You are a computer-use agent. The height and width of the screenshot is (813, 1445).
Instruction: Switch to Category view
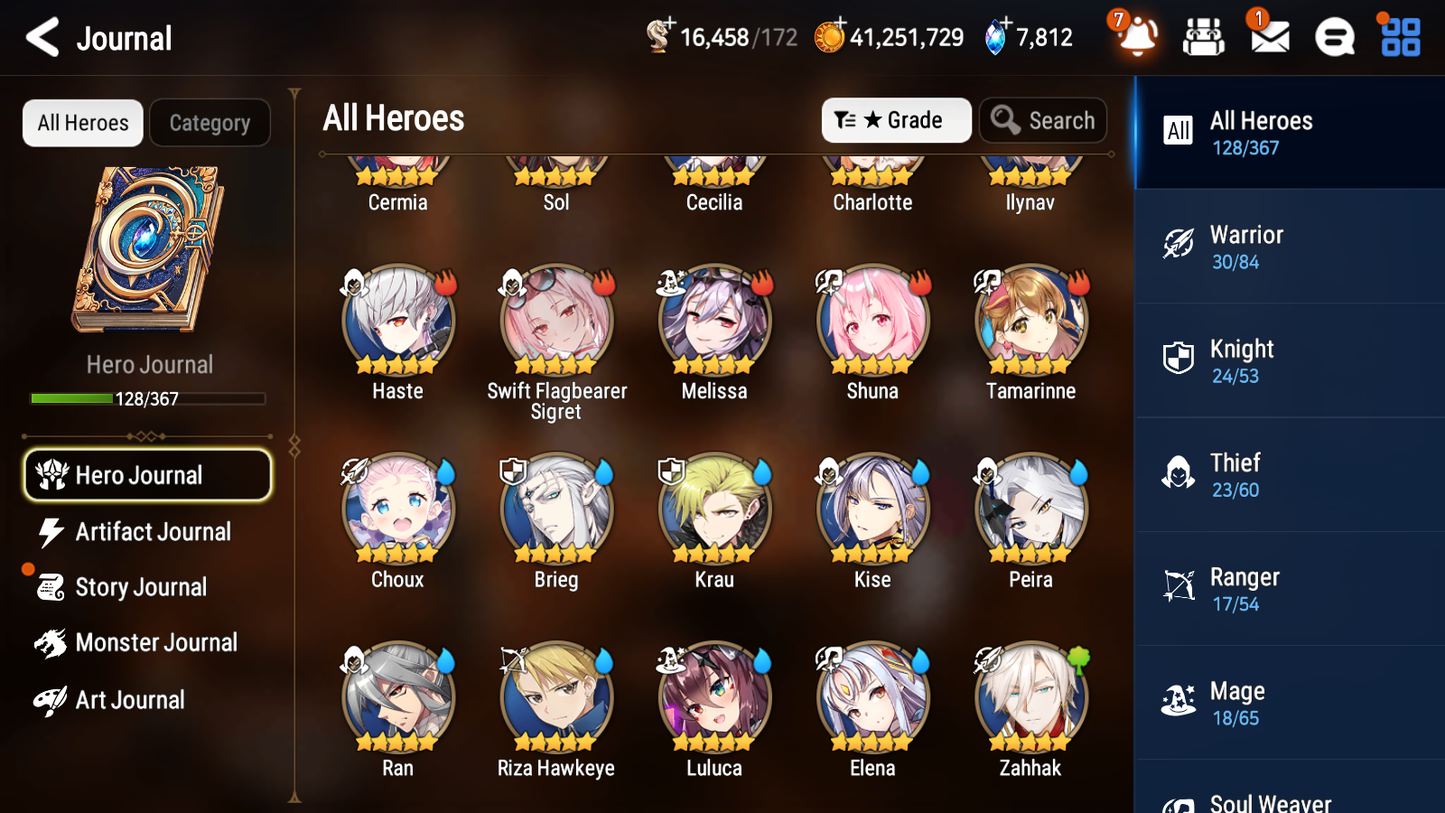click(x=209, y=122)
